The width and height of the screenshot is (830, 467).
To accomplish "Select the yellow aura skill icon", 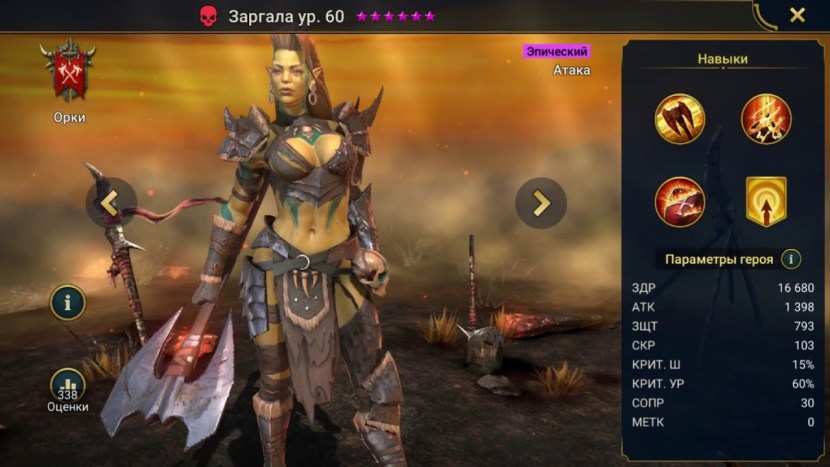I will (766, 201).
